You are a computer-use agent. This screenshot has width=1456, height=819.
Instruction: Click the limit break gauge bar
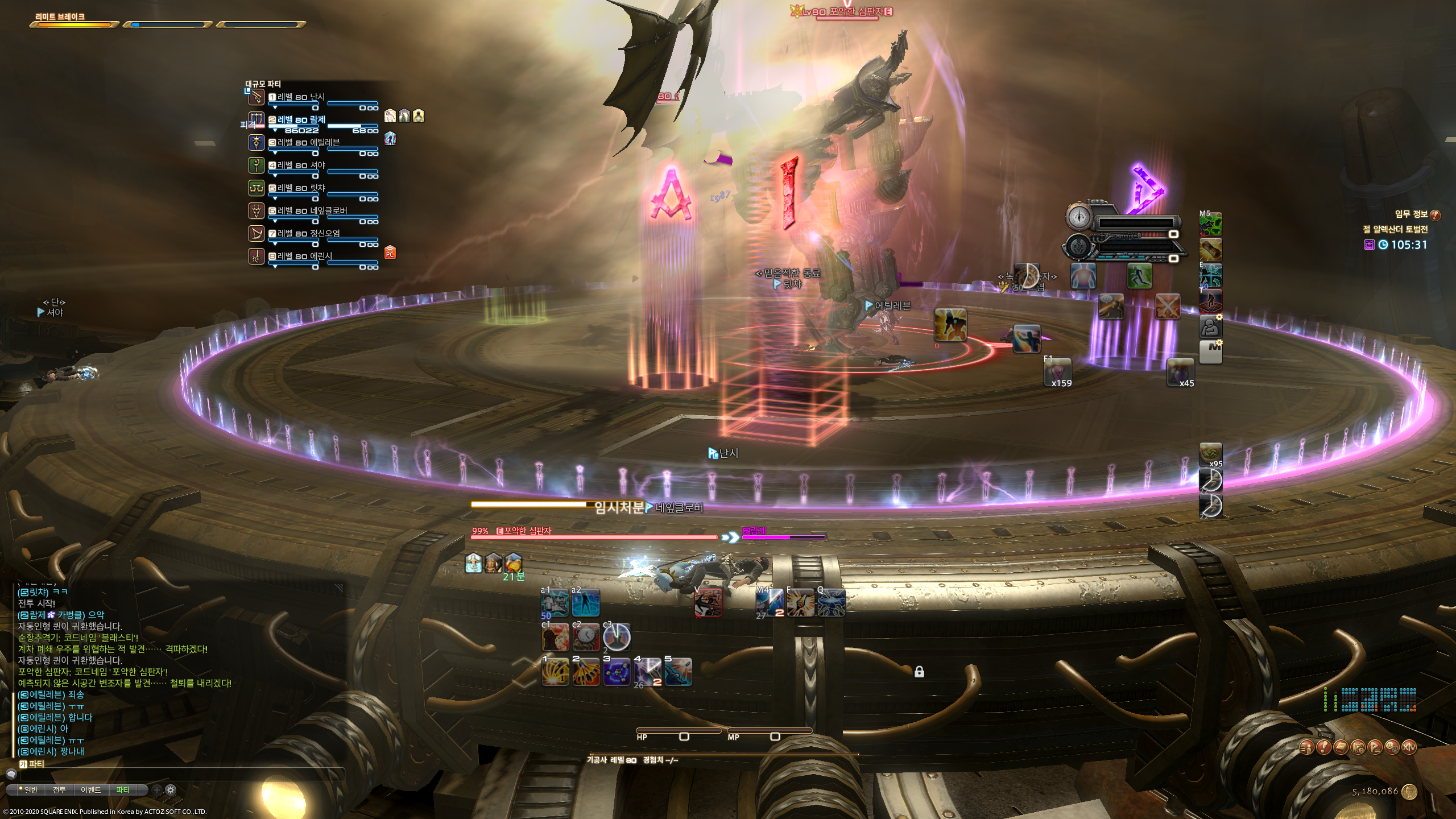point(71,24)
